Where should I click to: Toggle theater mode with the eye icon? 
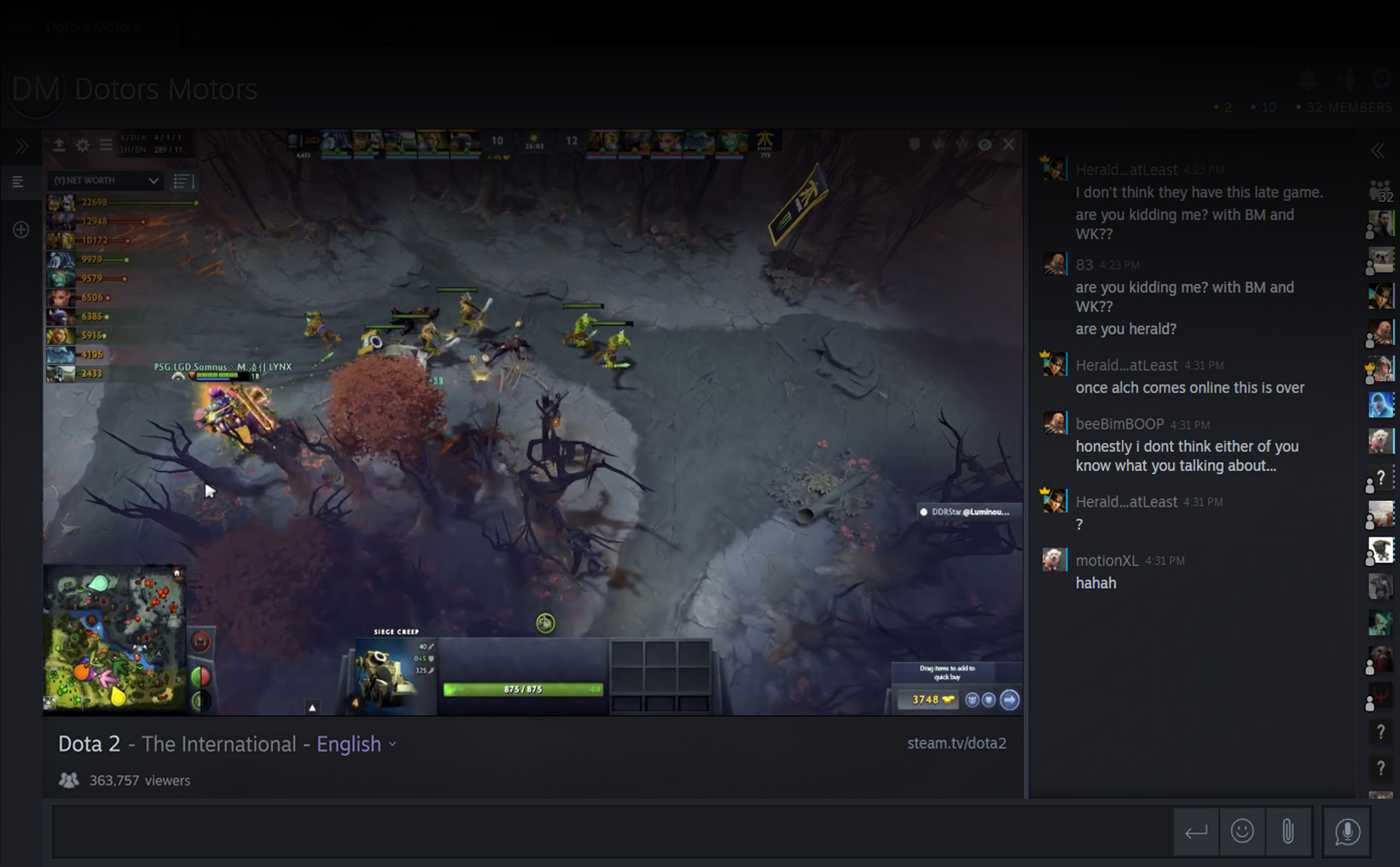[x=984, y=144]
